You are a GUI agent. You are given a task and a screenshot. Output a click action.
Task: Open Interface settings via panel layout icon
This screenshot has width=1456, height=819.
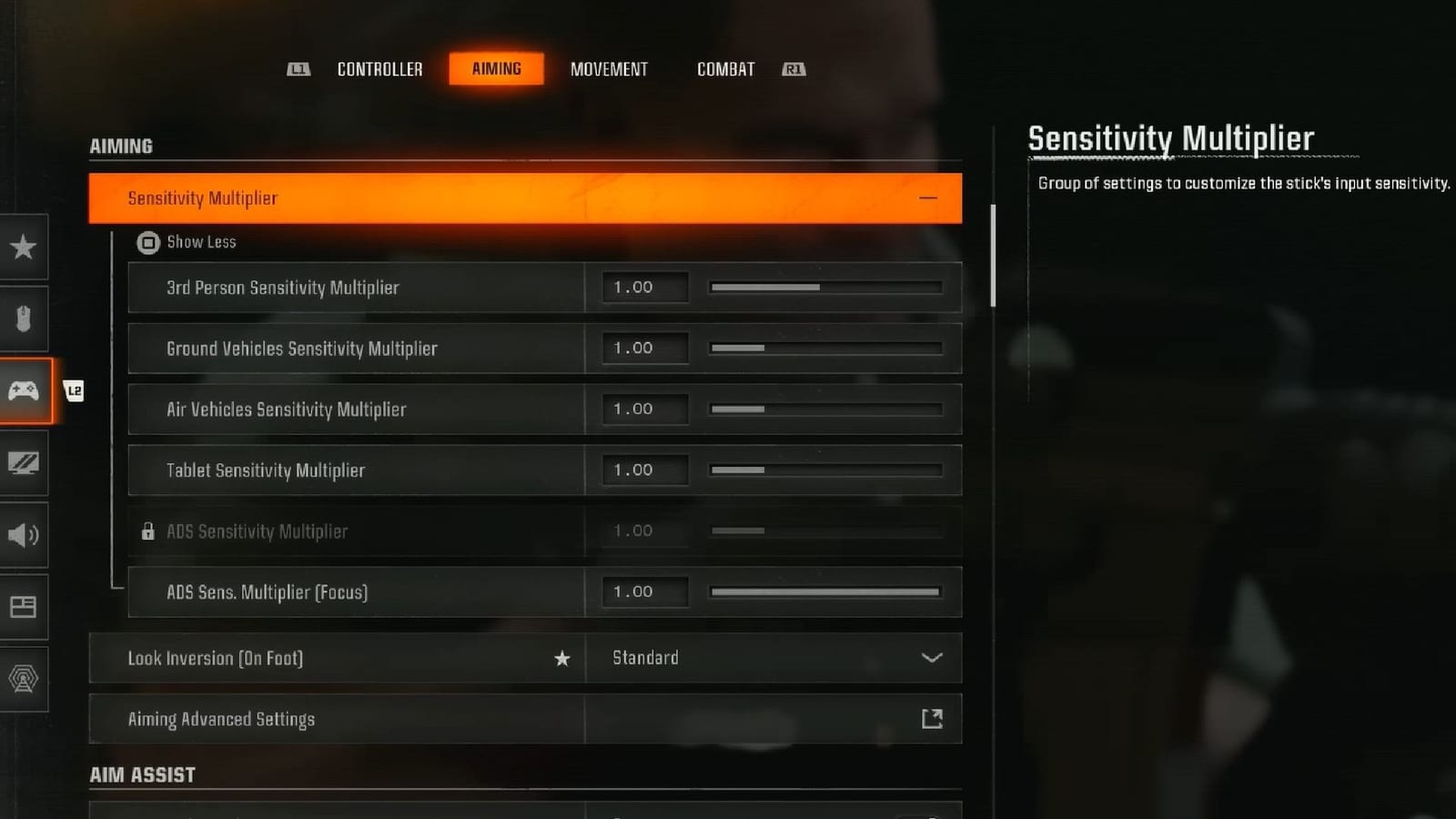tap(24, 607)
